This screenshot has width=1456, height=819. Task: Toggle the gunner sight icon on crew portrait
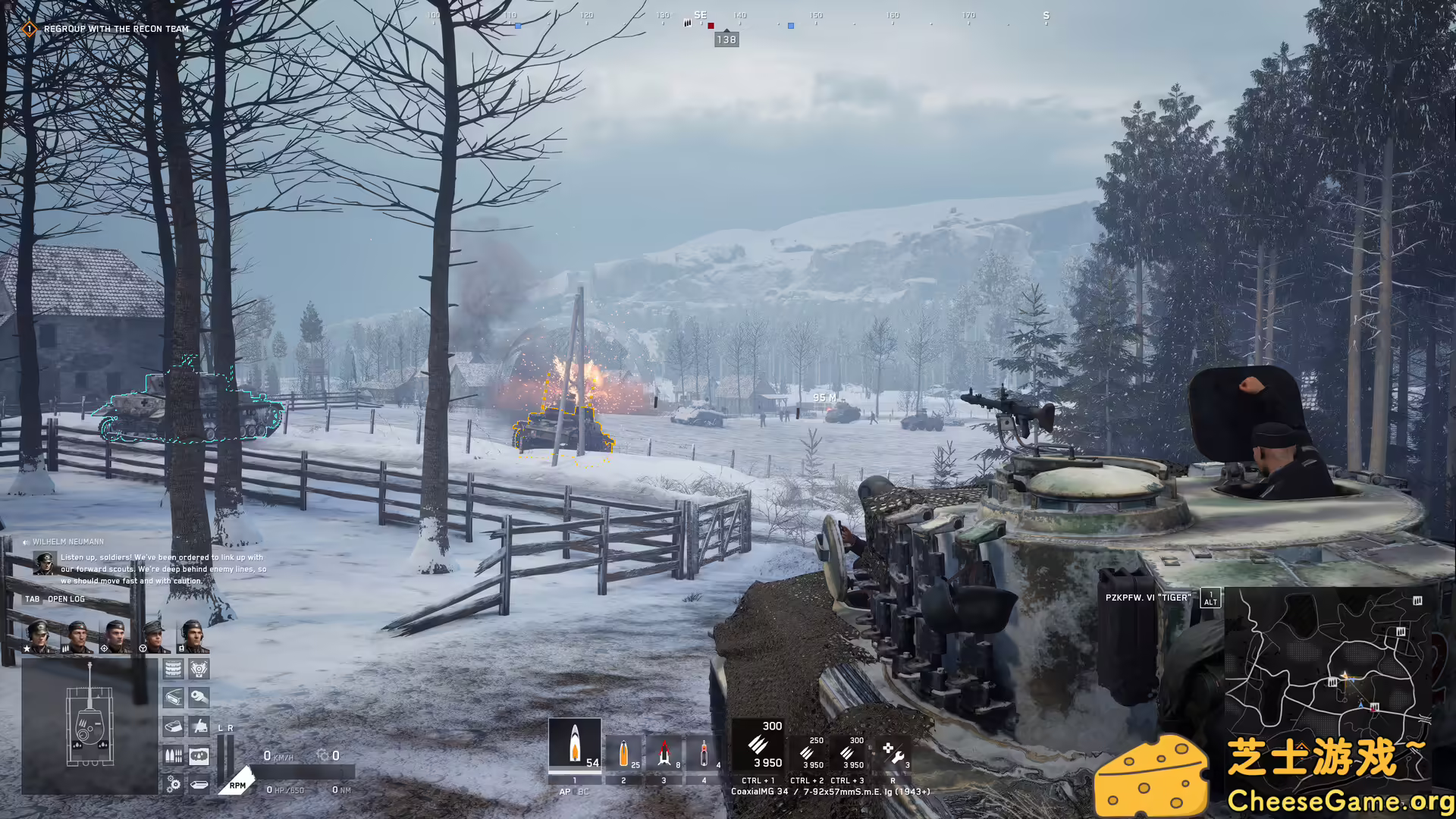[x=104, y=648]
